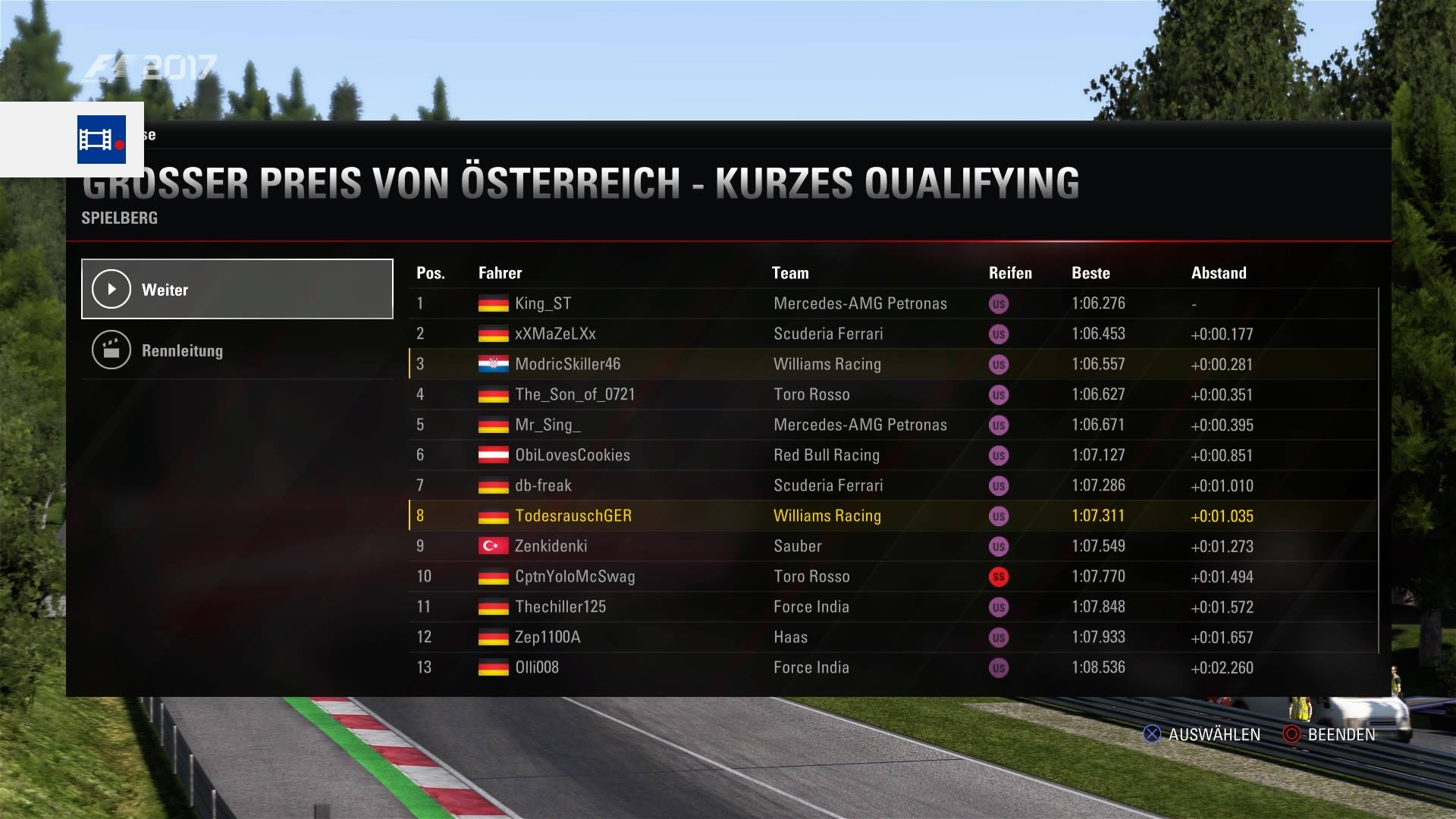Choose the xXMaZeLXx driver row

click(x=555, y=334)
